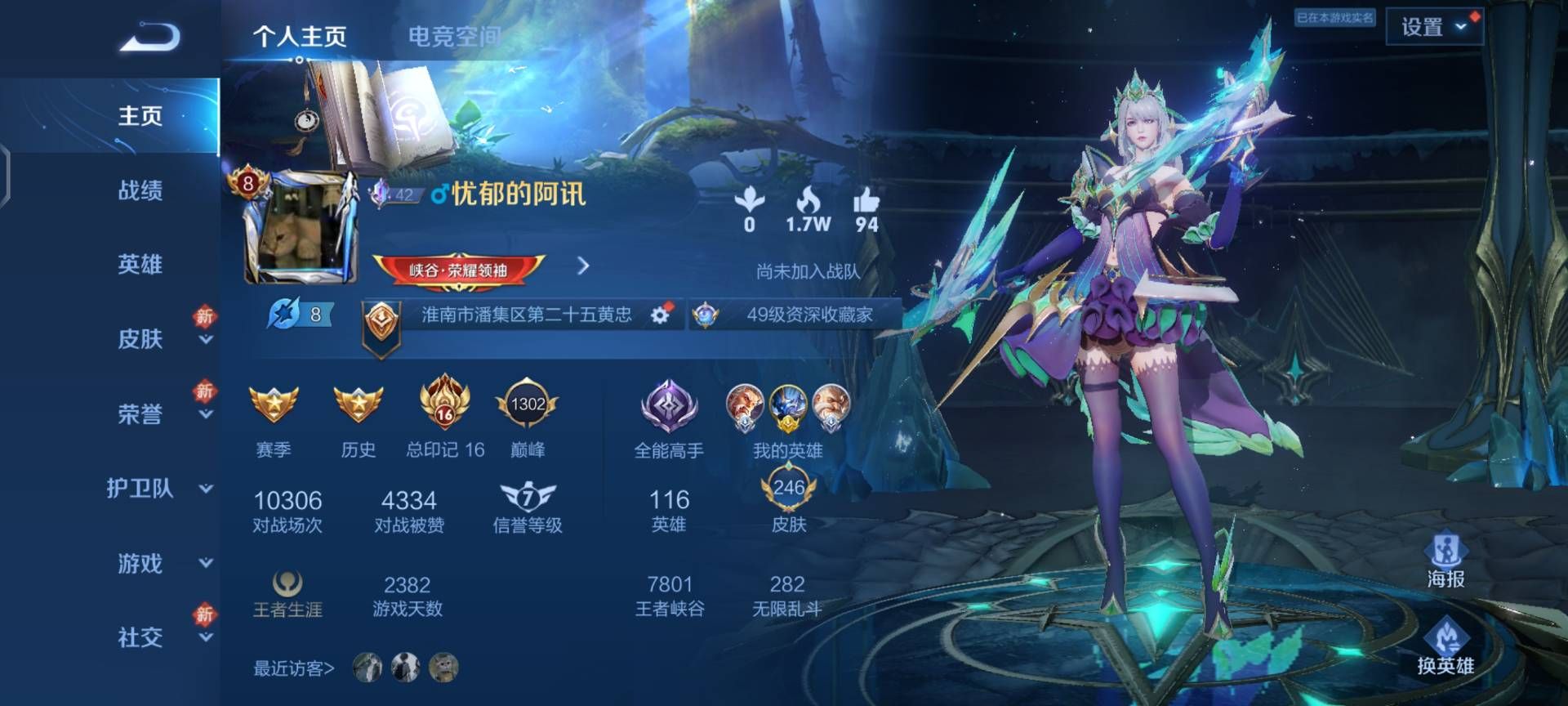The image size is (1568, 706).
Task: Switch to the 电竞空间 tab
Action: point(454,36)
